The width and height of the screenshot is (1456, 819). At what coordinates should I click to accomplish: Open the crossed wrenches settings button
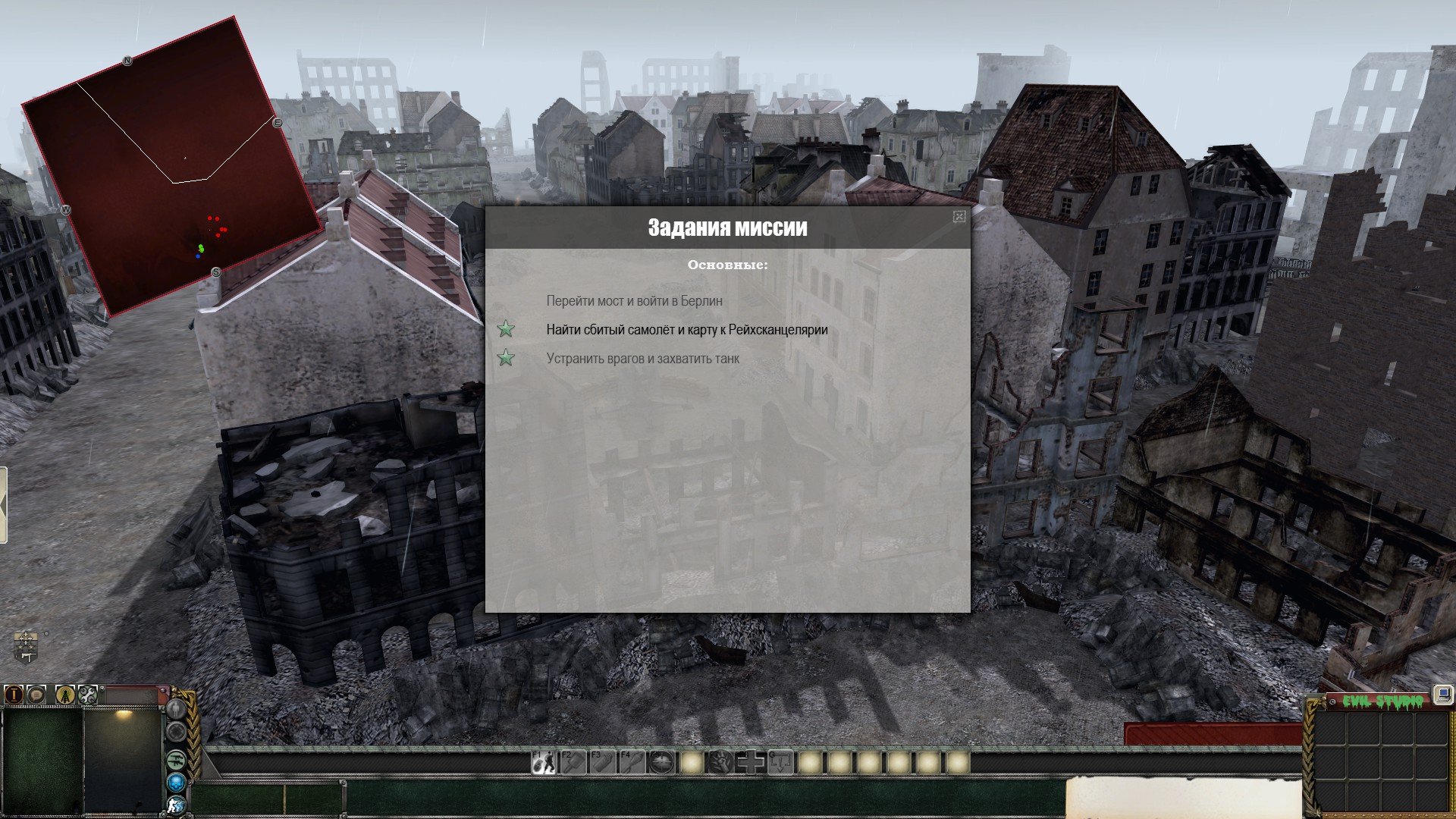click(88, 694)
